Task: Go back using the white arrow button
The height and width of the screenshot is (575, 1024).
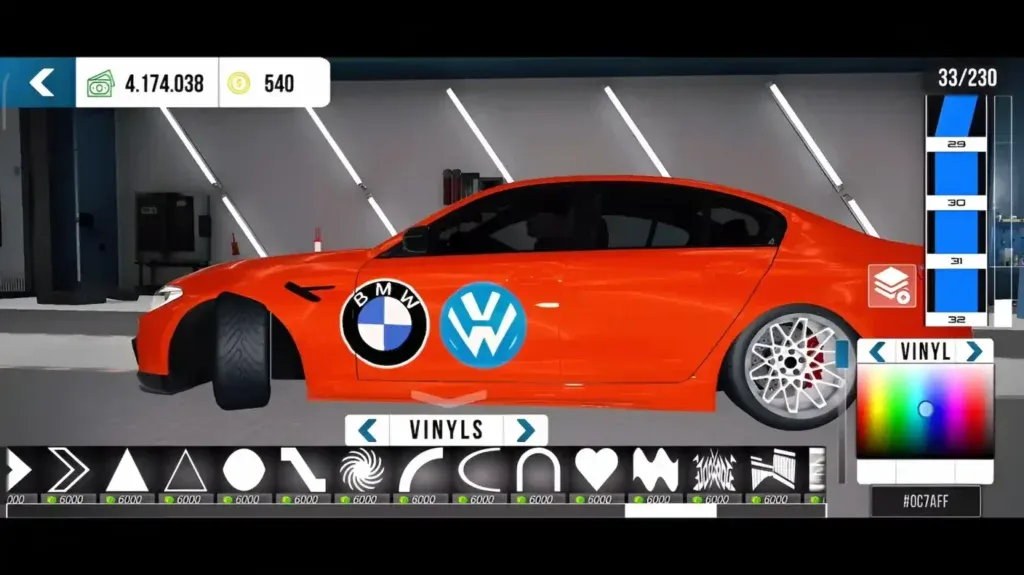Action: [x=39, y=83]
